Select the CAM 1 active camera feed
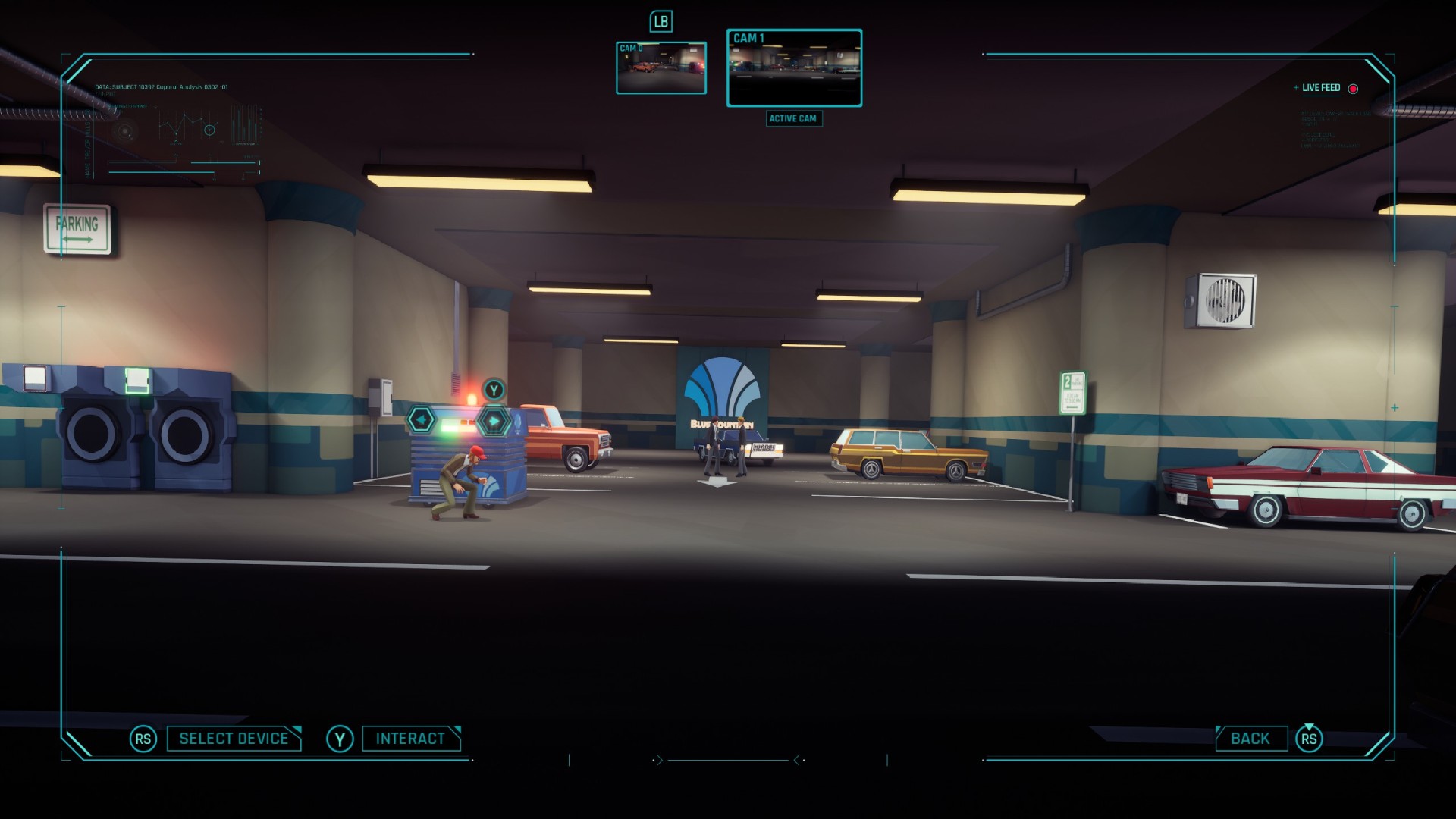 794,68
